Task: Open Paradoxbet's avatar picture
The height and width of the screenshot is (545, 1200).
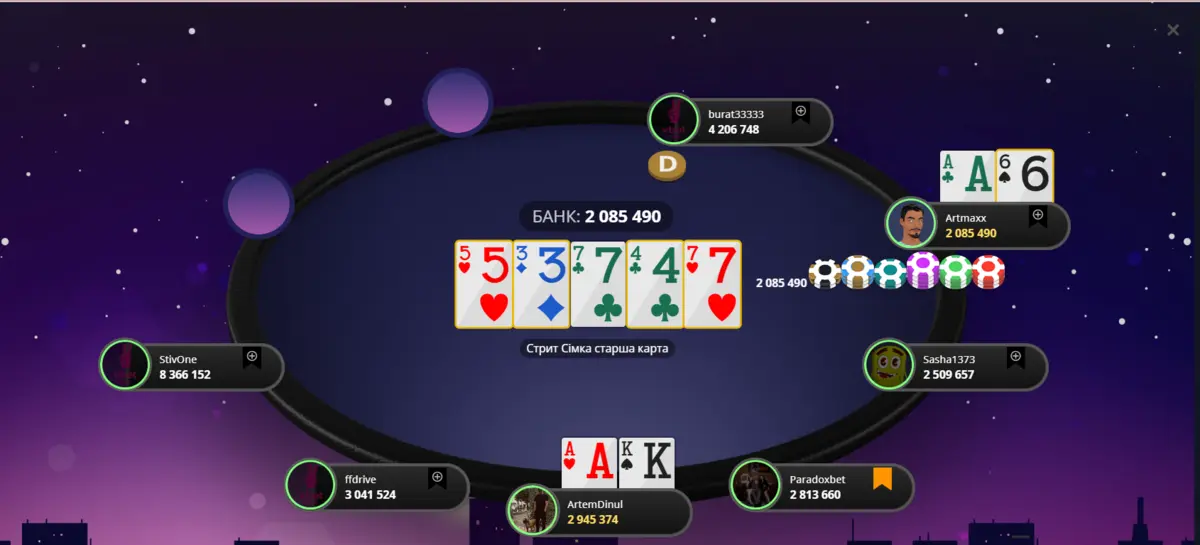Action: [x=755, y=486]
